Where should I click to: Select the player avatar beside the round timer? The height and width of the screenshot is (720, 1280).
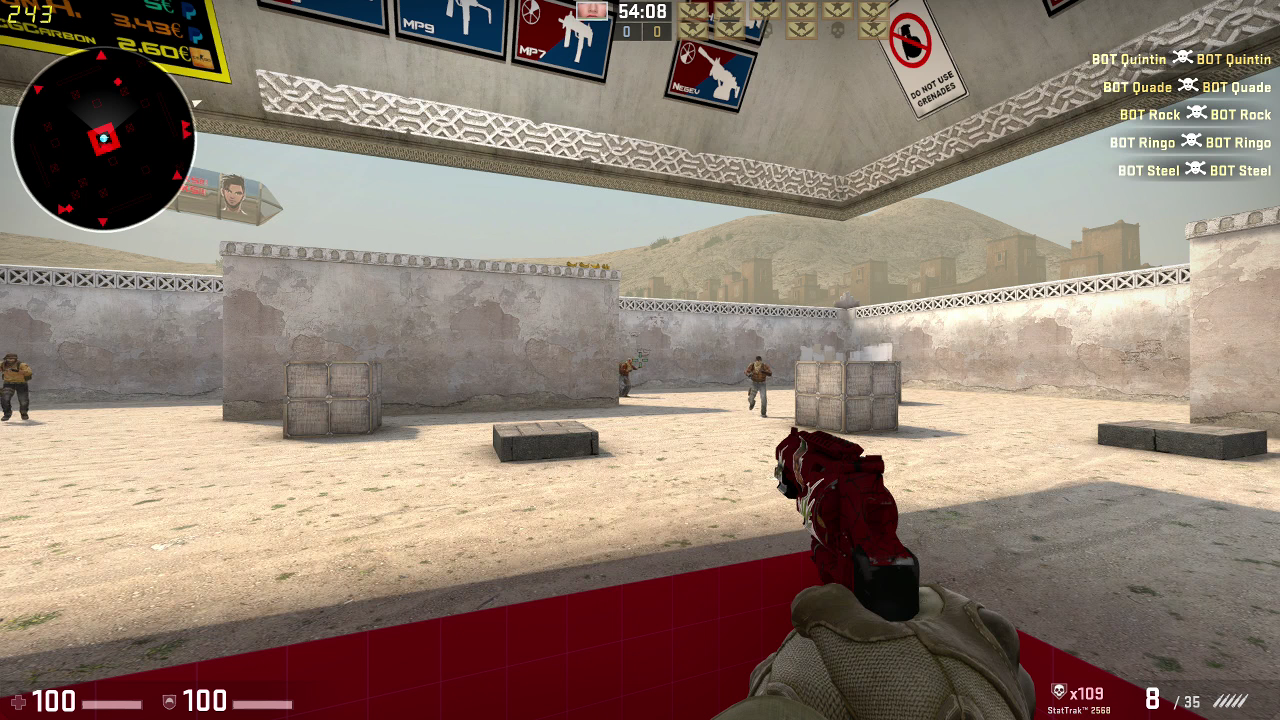coord(592,11)
